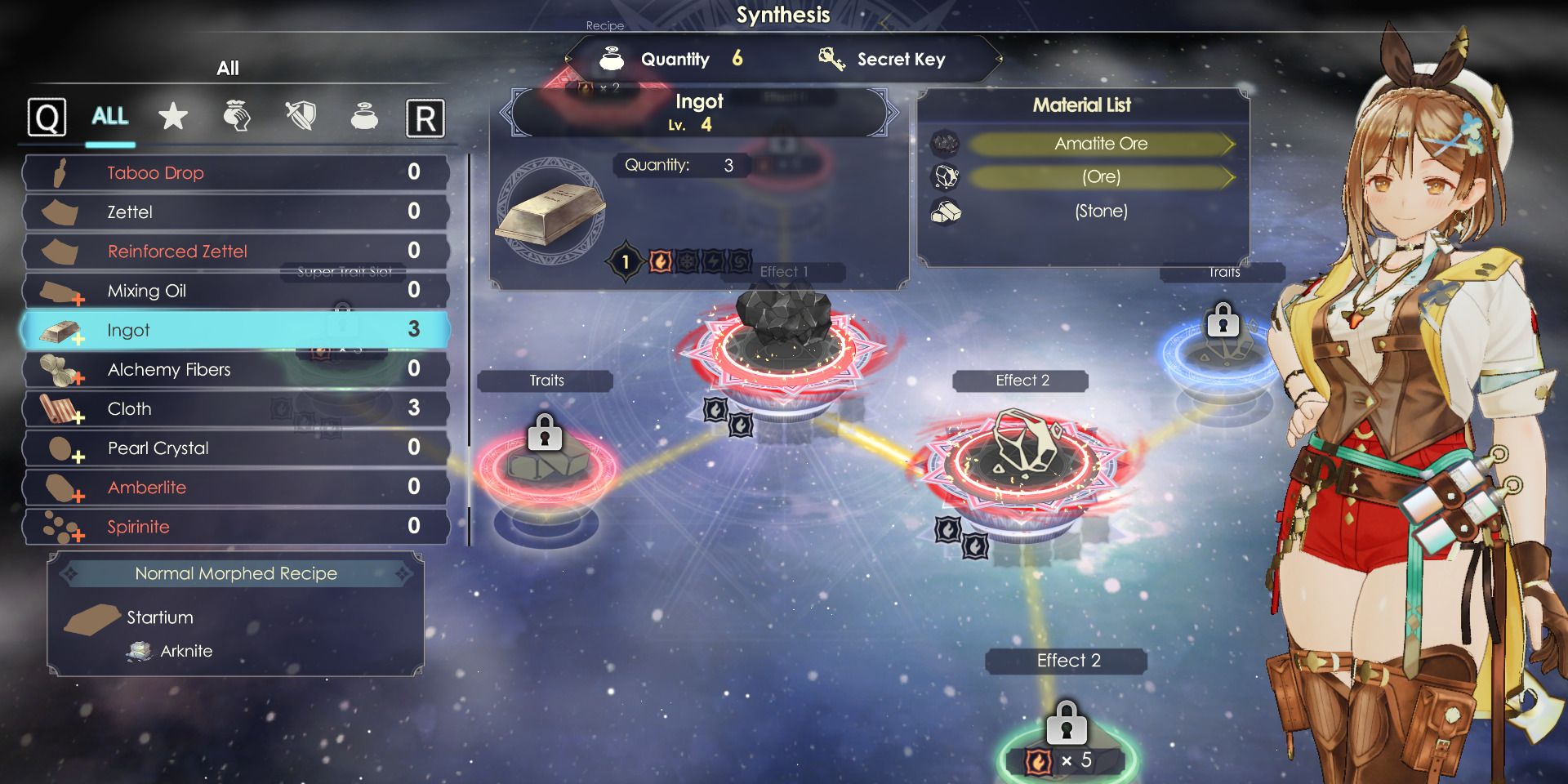Select the shield equipment filter icon
The image size is (1568, 784).
click(300, 117)
